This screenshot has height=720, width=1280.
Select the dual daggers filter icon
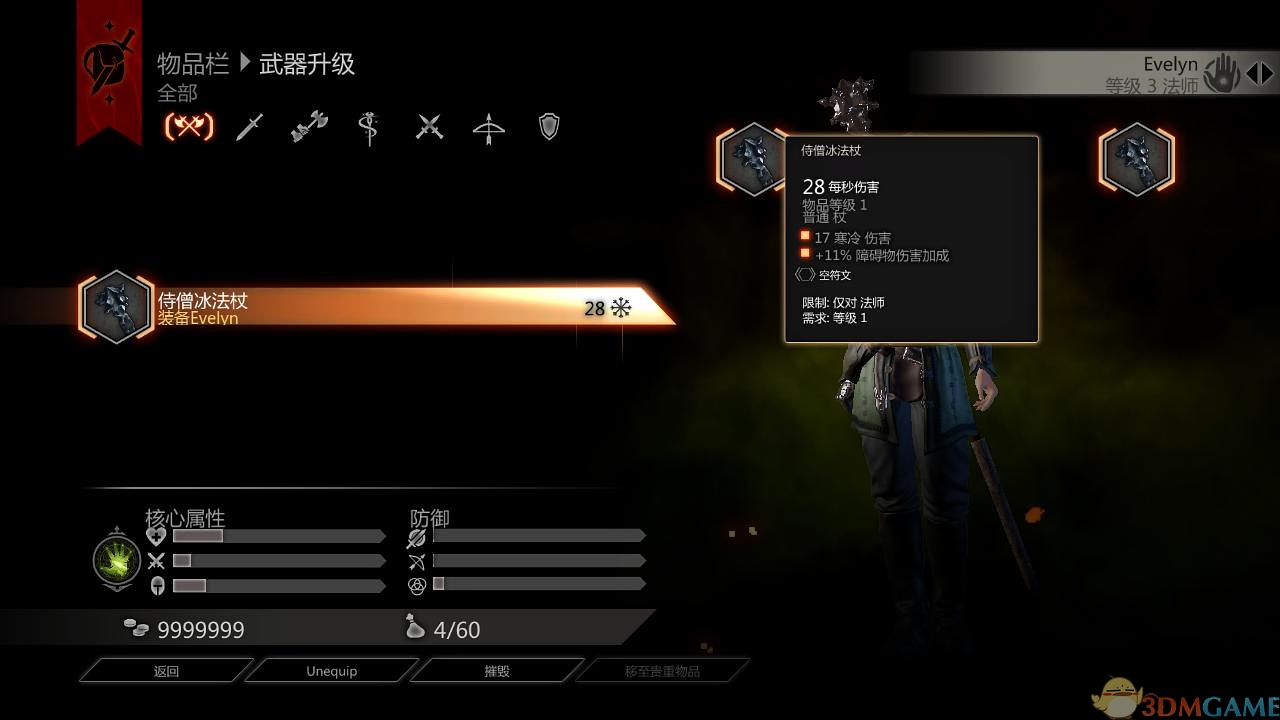tap(428, 125)
